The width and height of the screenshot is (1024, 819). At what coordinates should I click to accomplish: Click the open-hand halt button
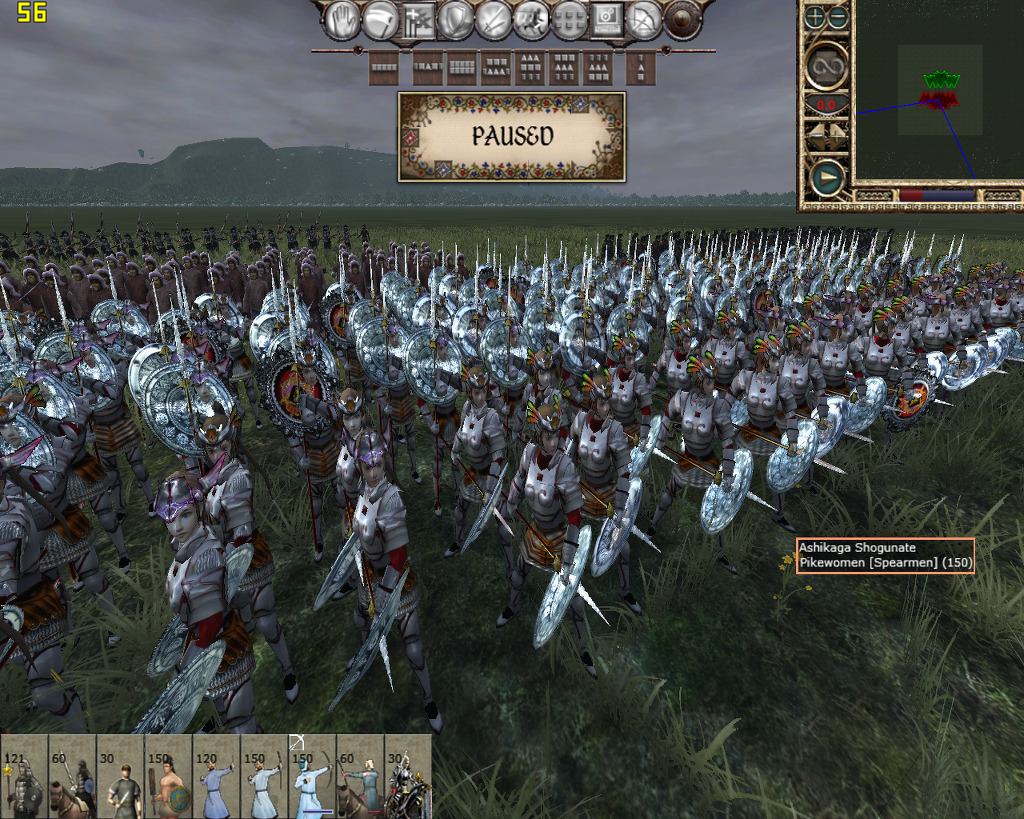click(343, 20)
